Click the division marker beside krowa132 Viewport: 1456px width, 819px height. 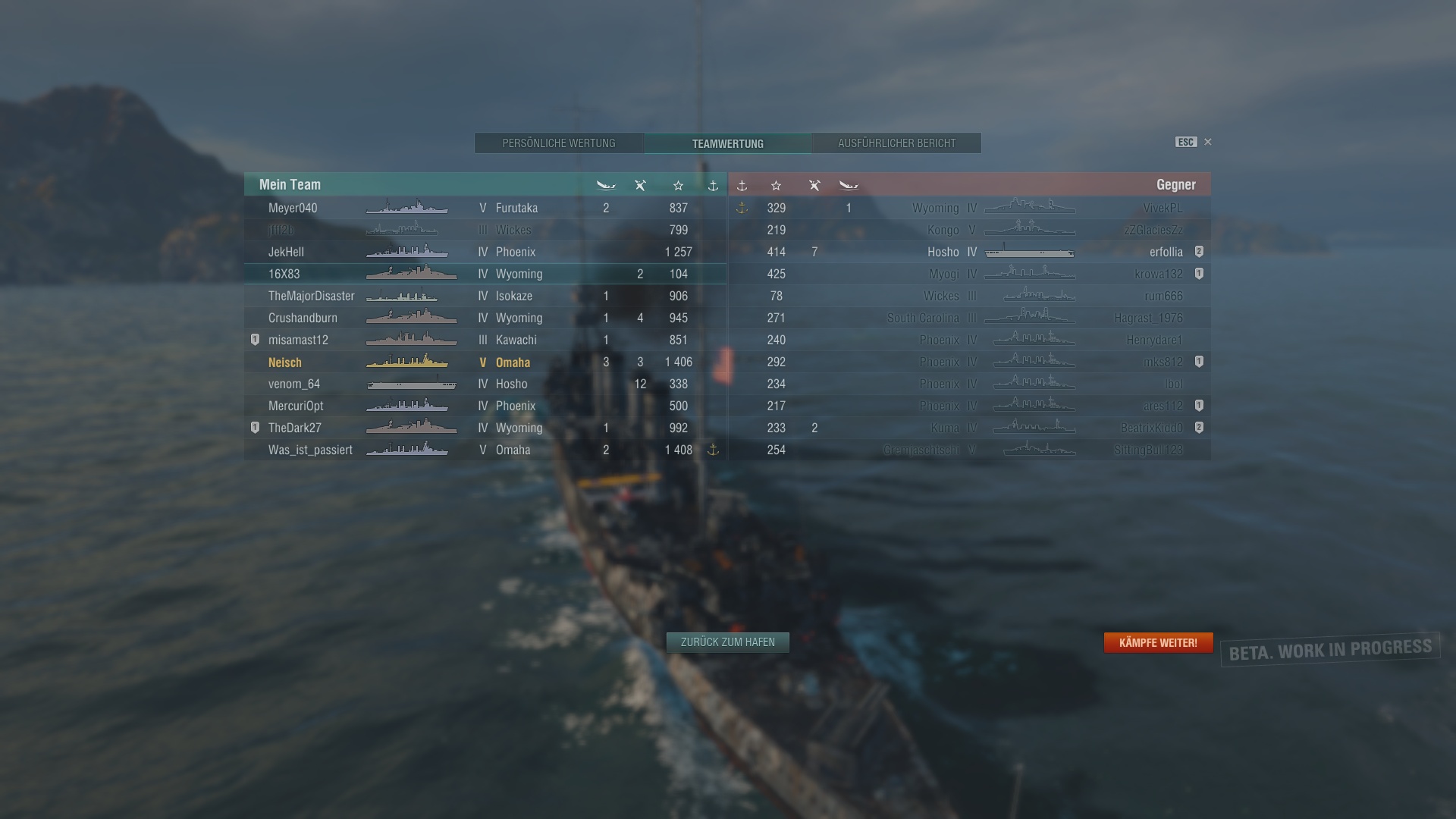click(1199, 274)
